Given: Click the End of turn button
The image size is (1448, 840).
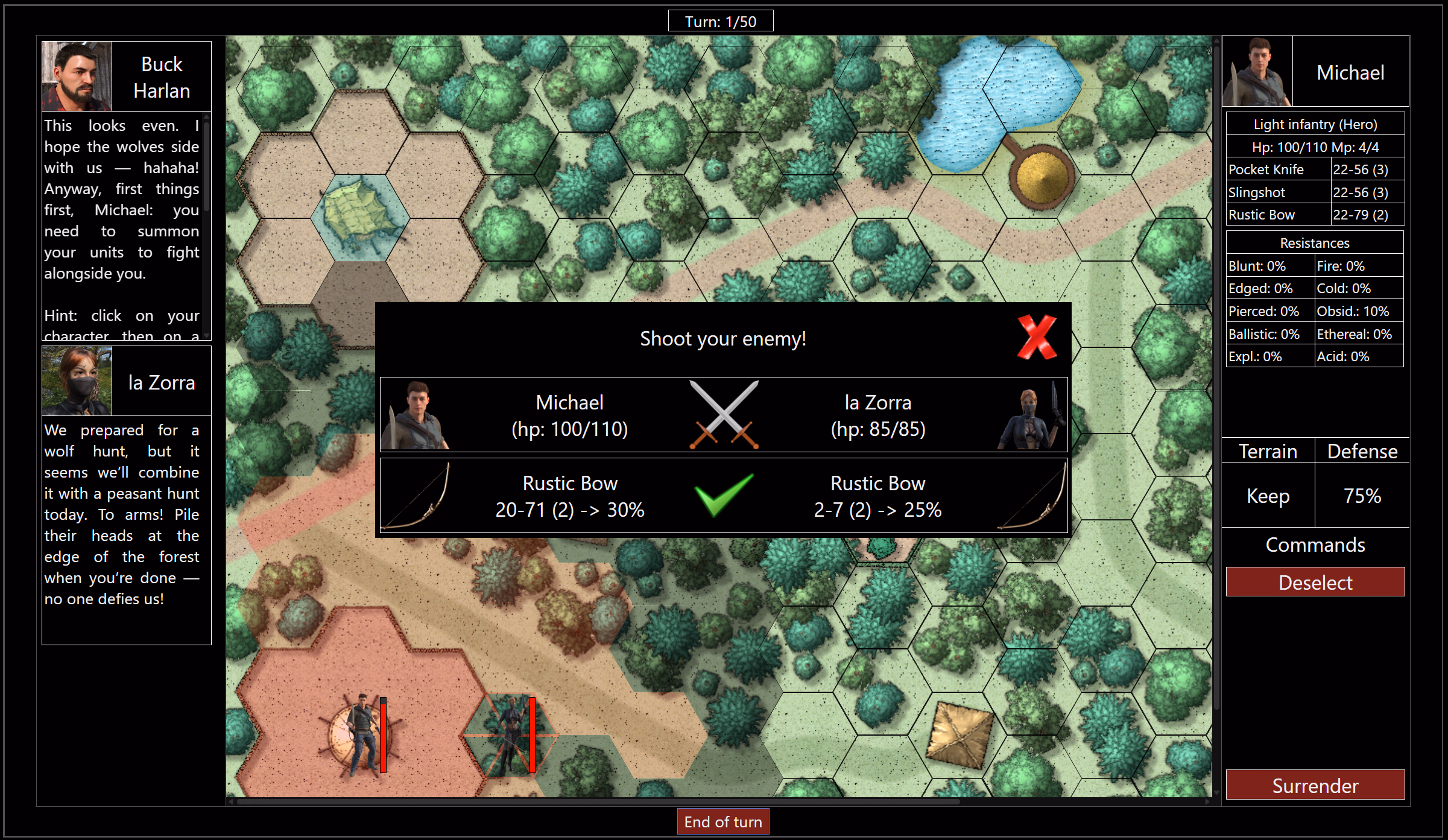Looking at the screenshot, I should click(x=722, y=821).
